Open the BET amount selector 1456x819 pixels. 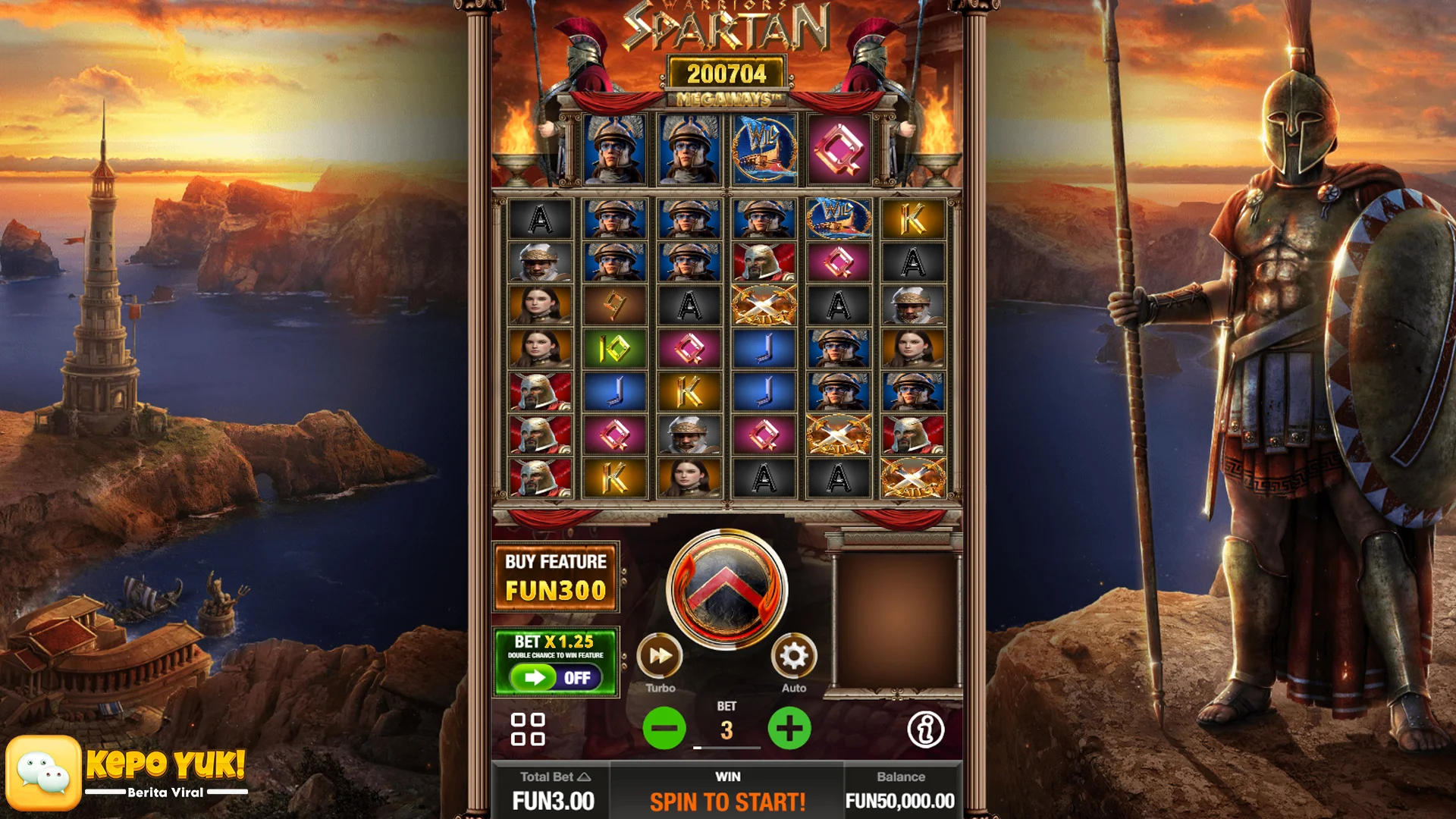726,728
